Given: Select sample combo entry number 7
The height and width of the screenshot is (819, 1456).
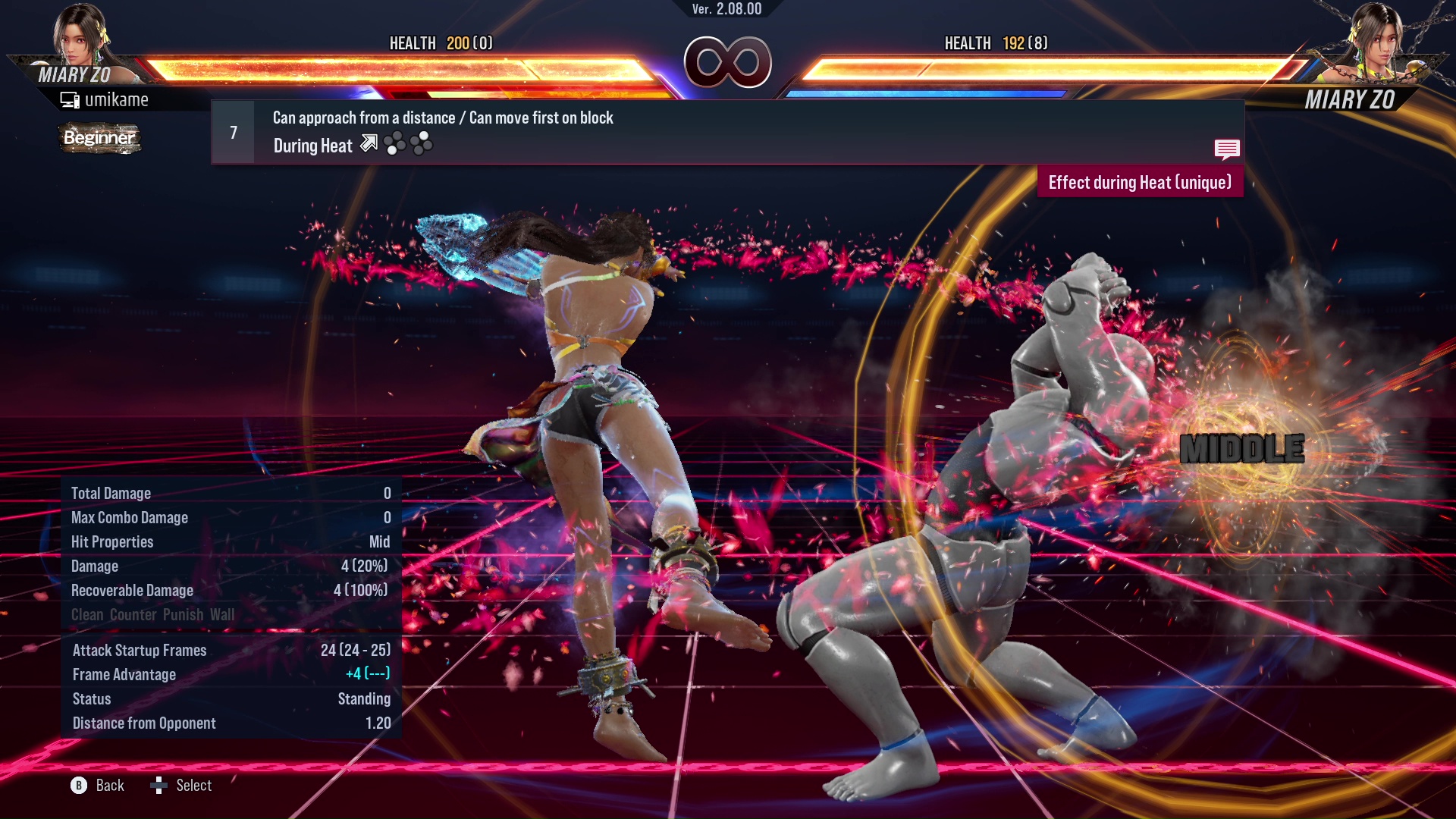Looking at the screenshot, I should tap(232, 131).
